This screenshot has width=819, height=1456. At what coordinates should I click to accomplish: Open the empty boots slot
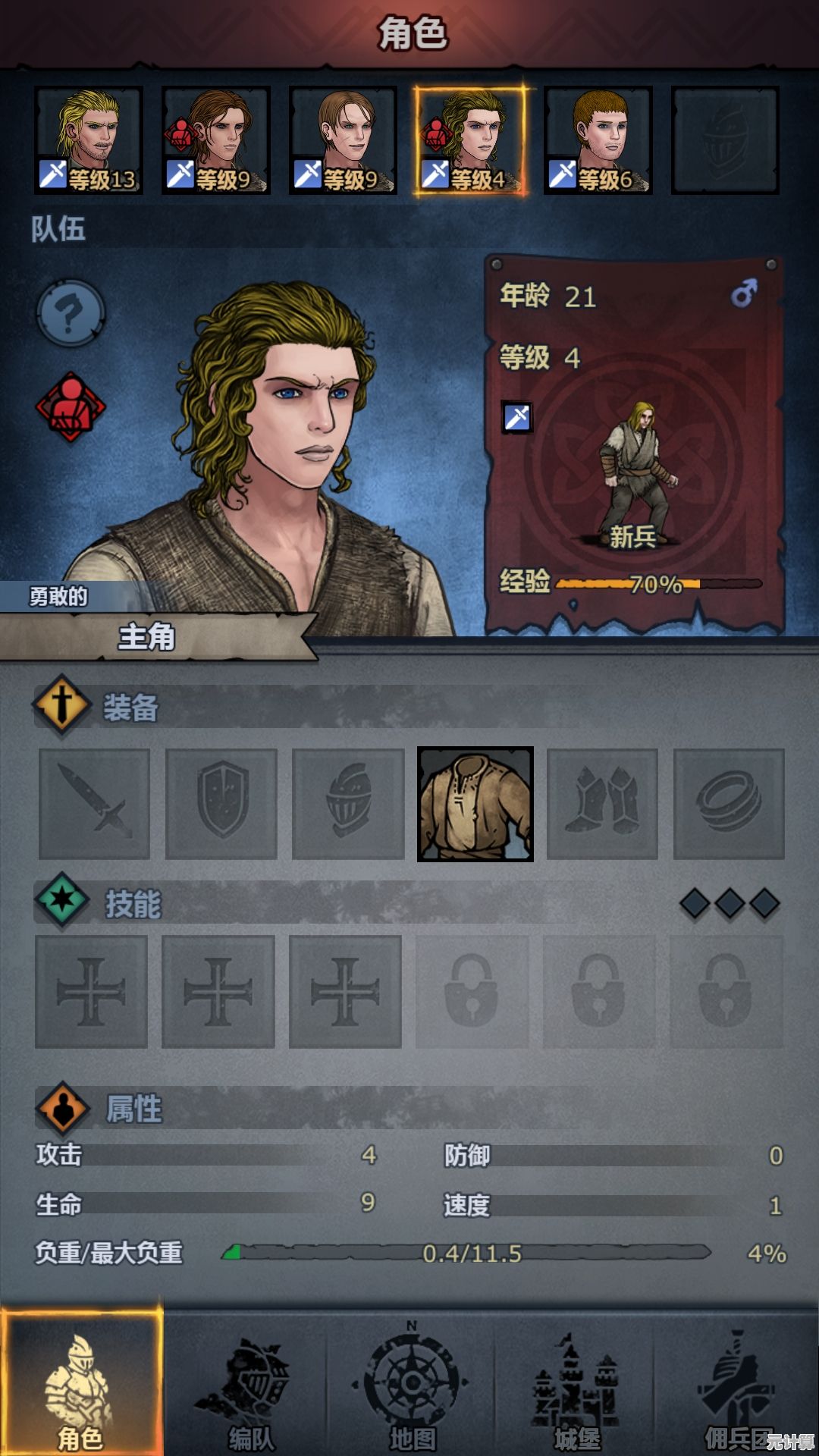pos(602,804)
